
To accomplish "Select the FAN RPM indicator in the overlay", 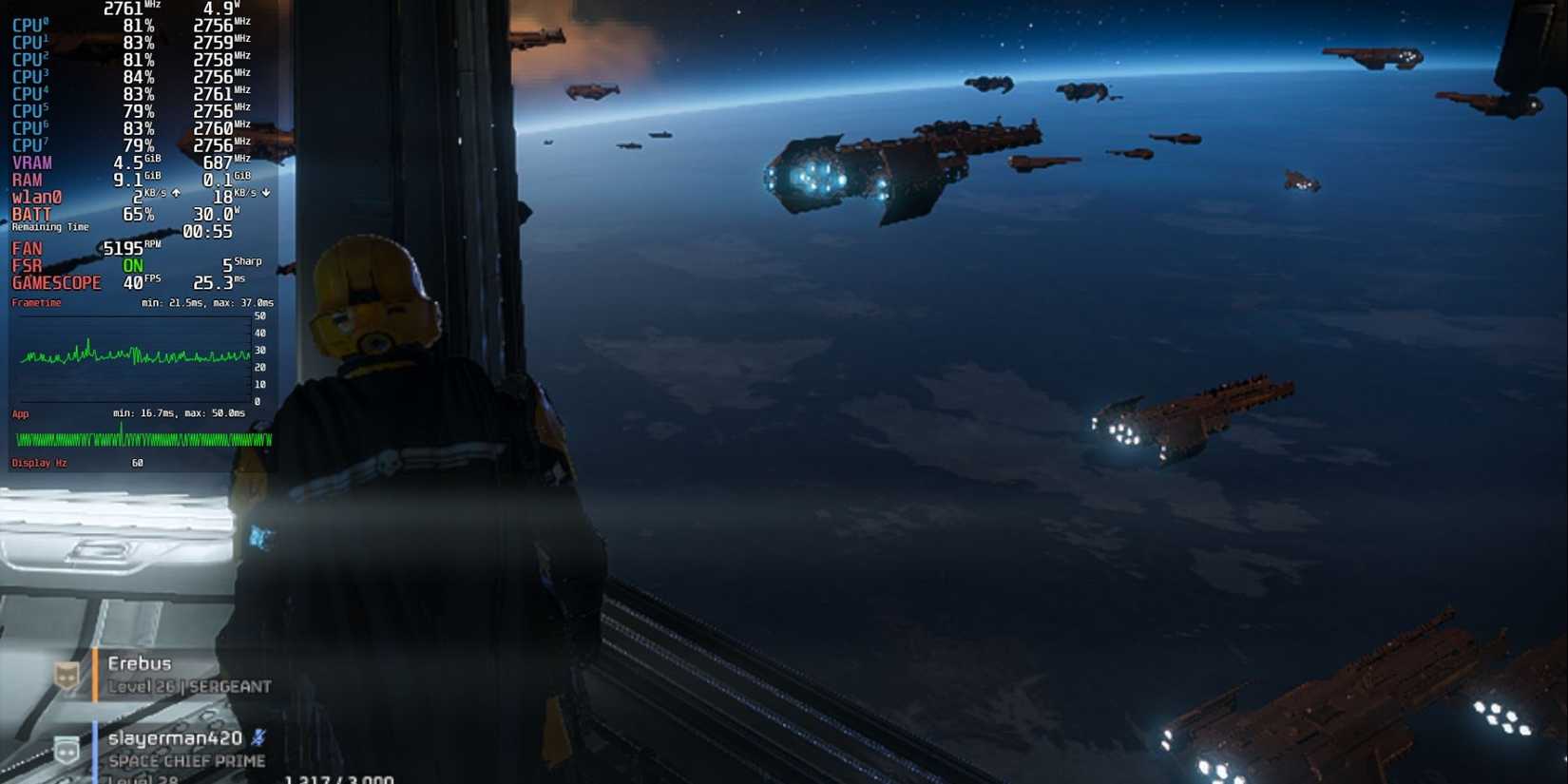I will (126, 247).
